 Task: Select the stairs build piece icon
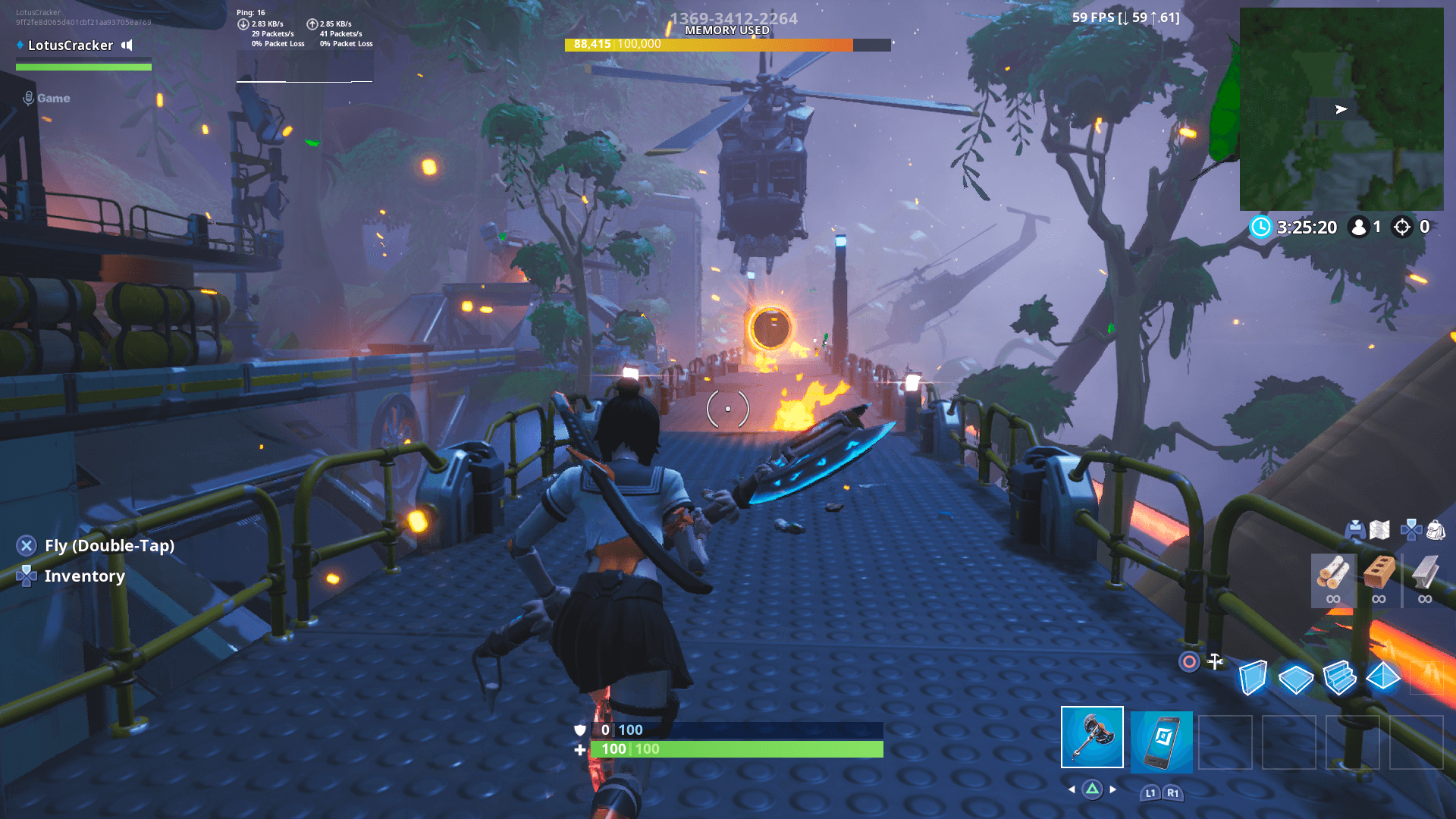point(1341,677)
